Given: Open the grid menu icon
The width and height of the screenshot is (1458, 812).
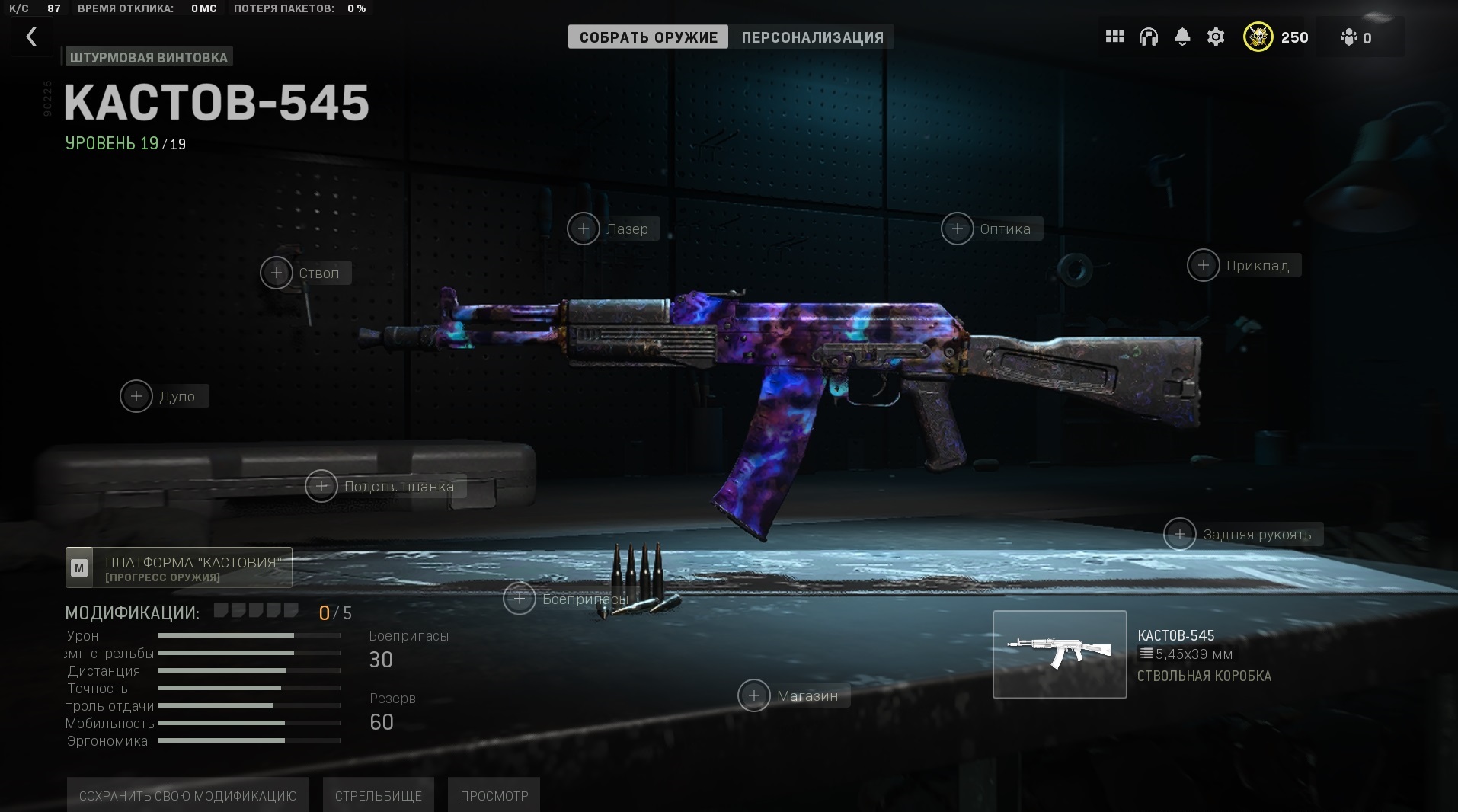Looking at the screenshot, I should 1115,37.
